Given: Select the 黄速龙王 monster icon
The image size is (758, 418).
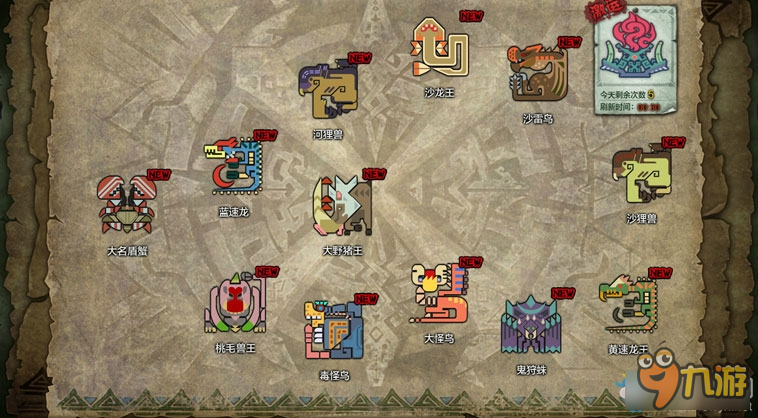Looking at the screenshot, I should tap(627, 304).
